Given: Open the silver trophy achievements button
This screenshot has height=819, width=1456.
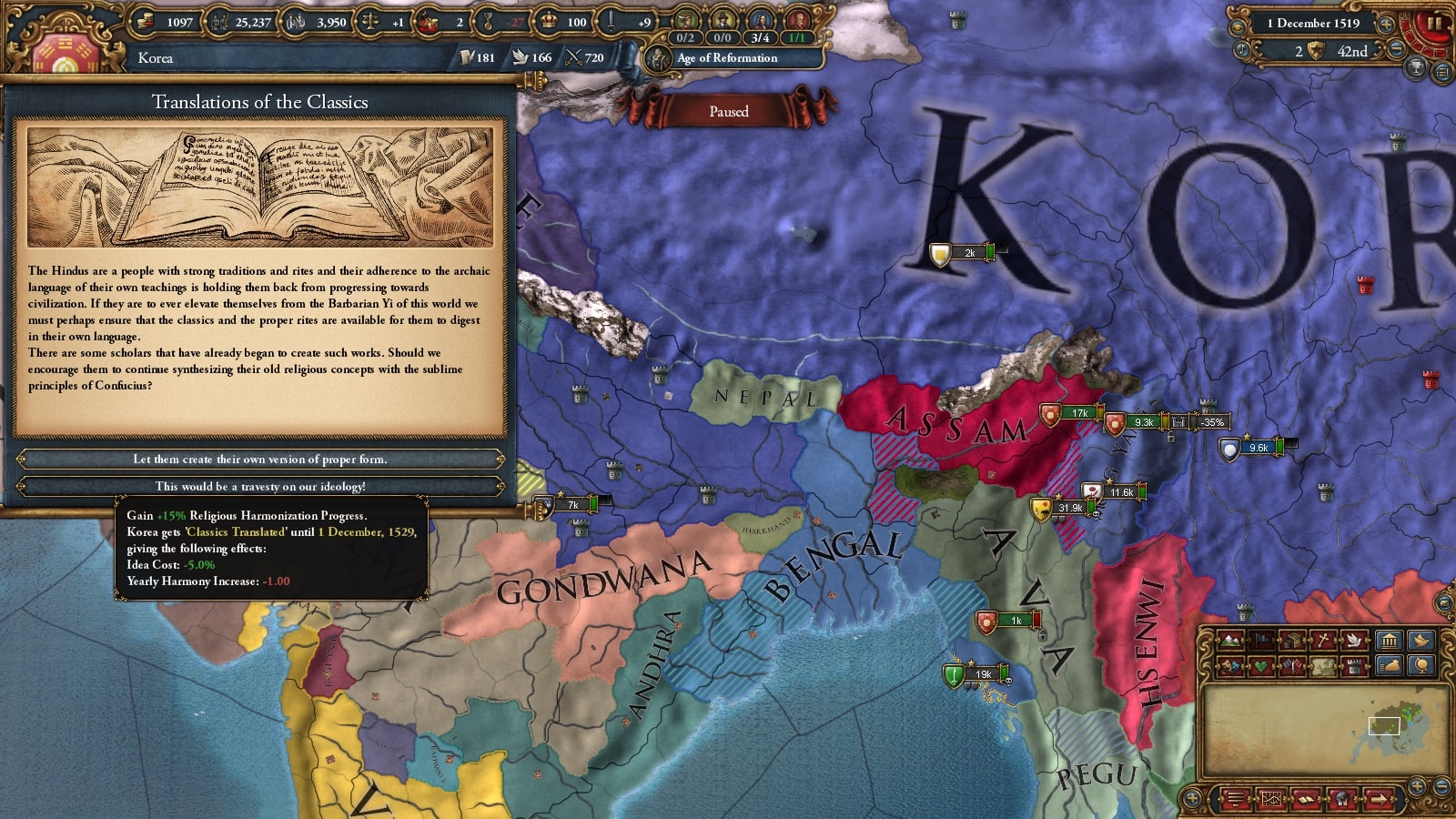Looking at the screenshot, I should 1417,67.
